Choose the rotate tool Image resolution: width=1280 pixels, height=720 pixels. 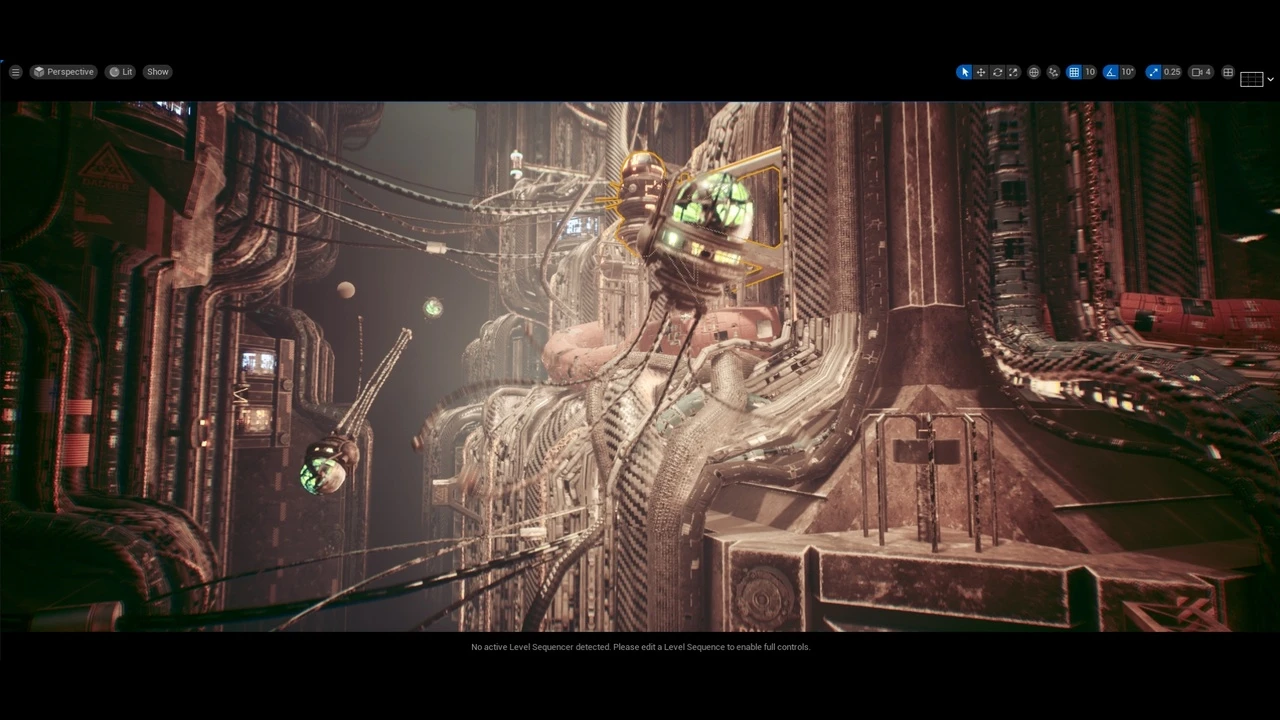(x=997, y=72)
